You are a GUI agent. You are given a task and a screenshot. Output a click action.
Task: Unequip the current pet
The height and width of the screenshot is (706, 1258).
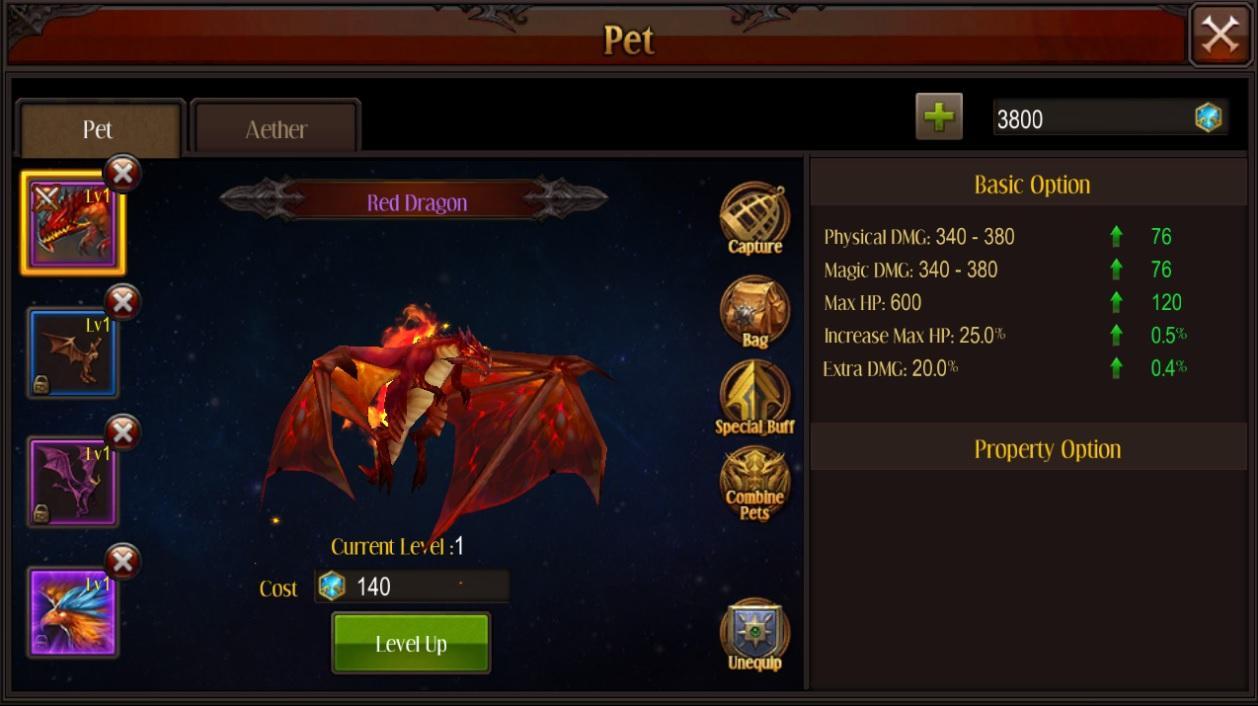point(755,634)
